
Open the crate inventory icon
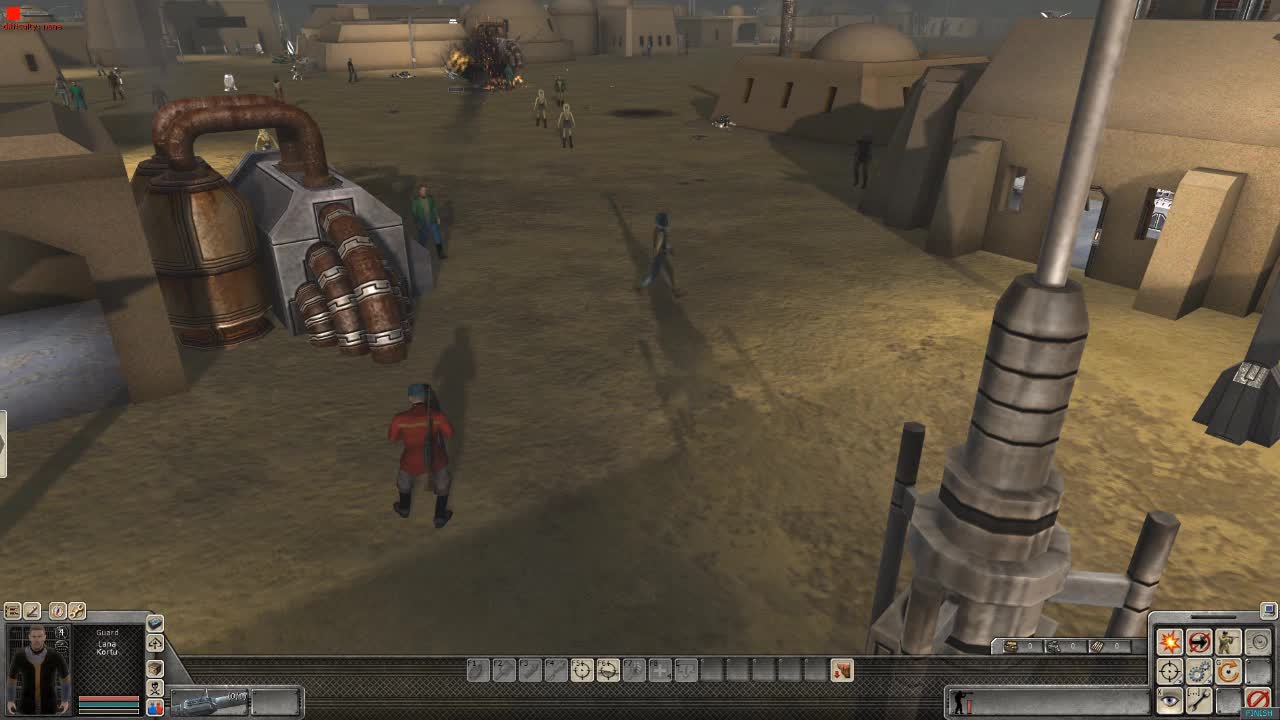[x=154, y=669]
